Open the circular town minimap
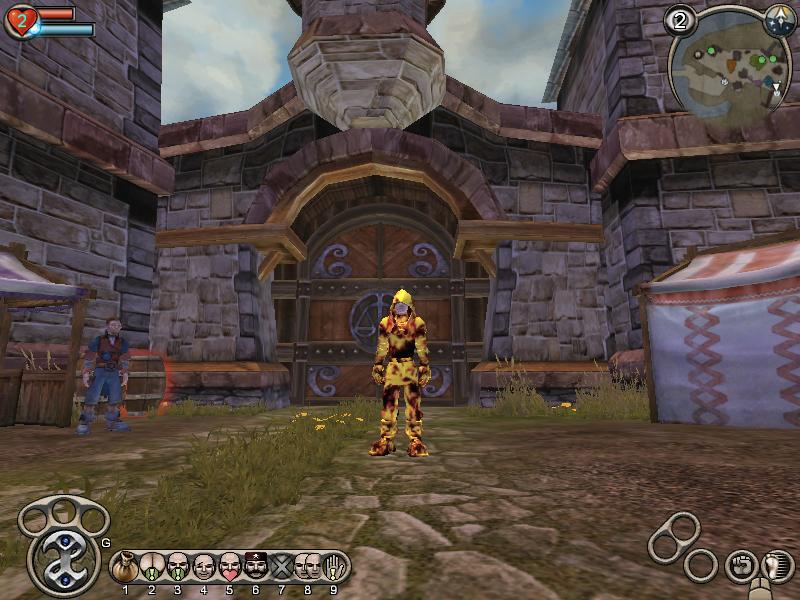This screenshot has width=800, height=600. [729, 66]
